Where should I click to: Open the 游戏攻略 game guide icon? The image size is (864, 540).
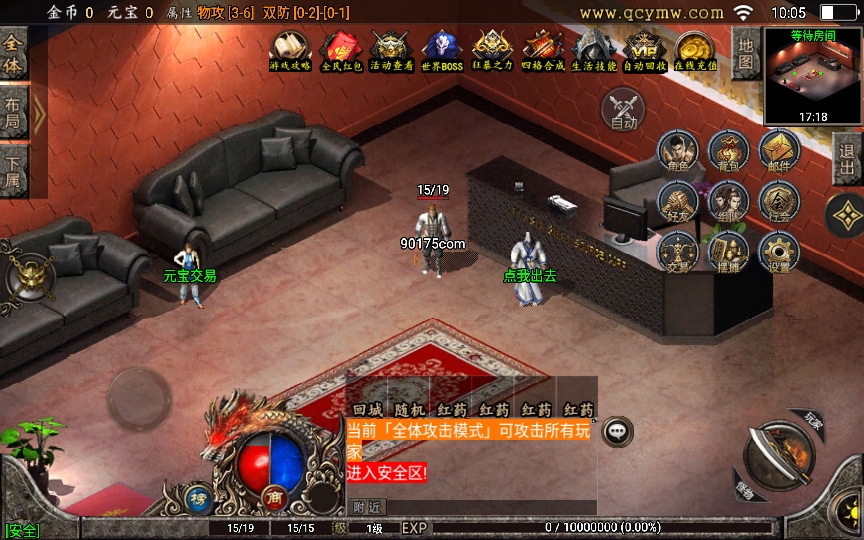click(x=289, y=49)
